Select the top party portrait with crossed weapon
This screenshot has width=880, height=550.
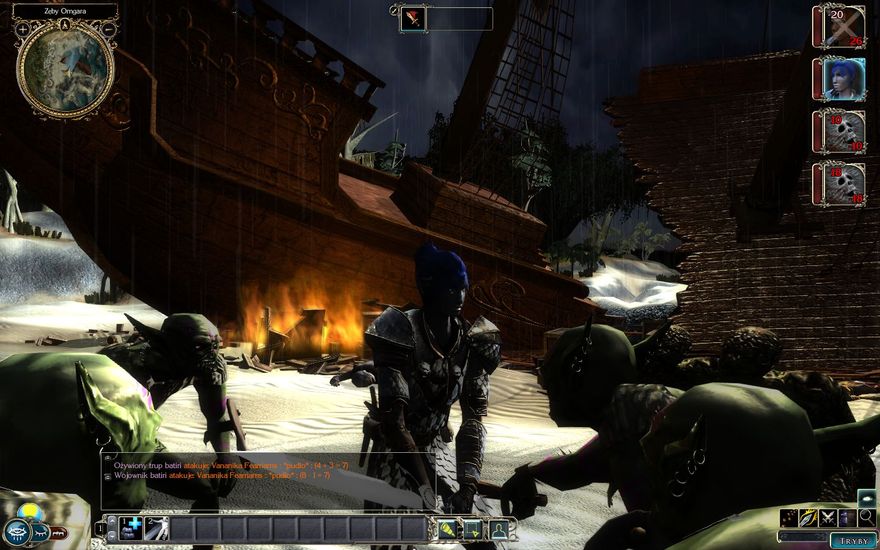[840, 26]
